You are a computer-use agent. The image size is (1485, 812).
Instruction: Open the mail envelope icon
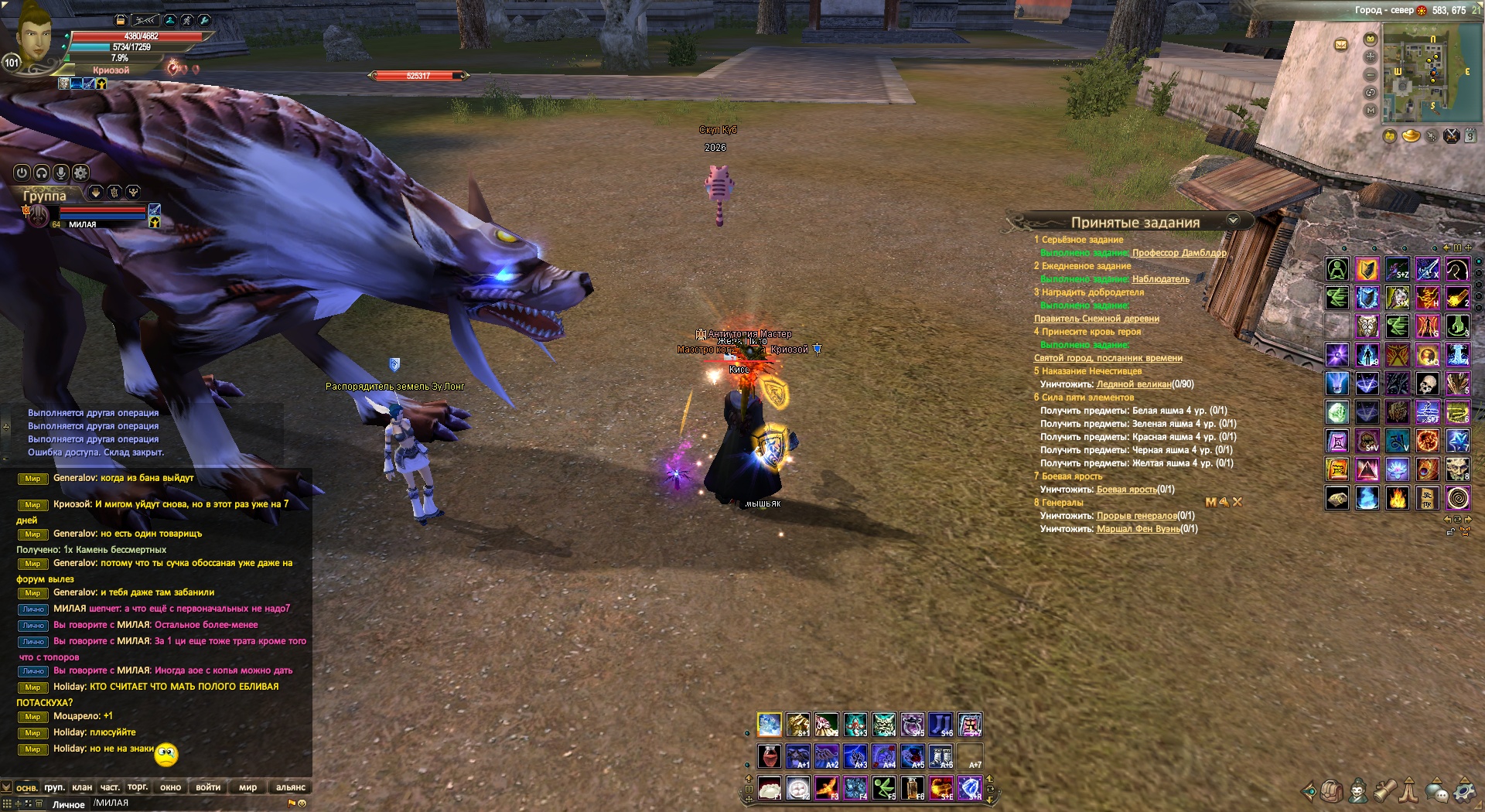click(x=1341, y=45)
